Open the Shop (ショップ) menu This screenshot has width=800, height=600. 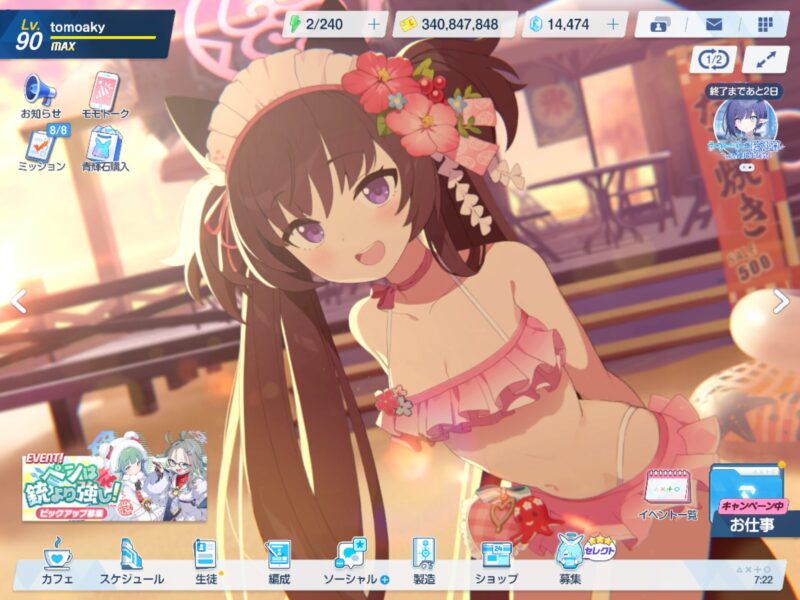pos(496,562)
